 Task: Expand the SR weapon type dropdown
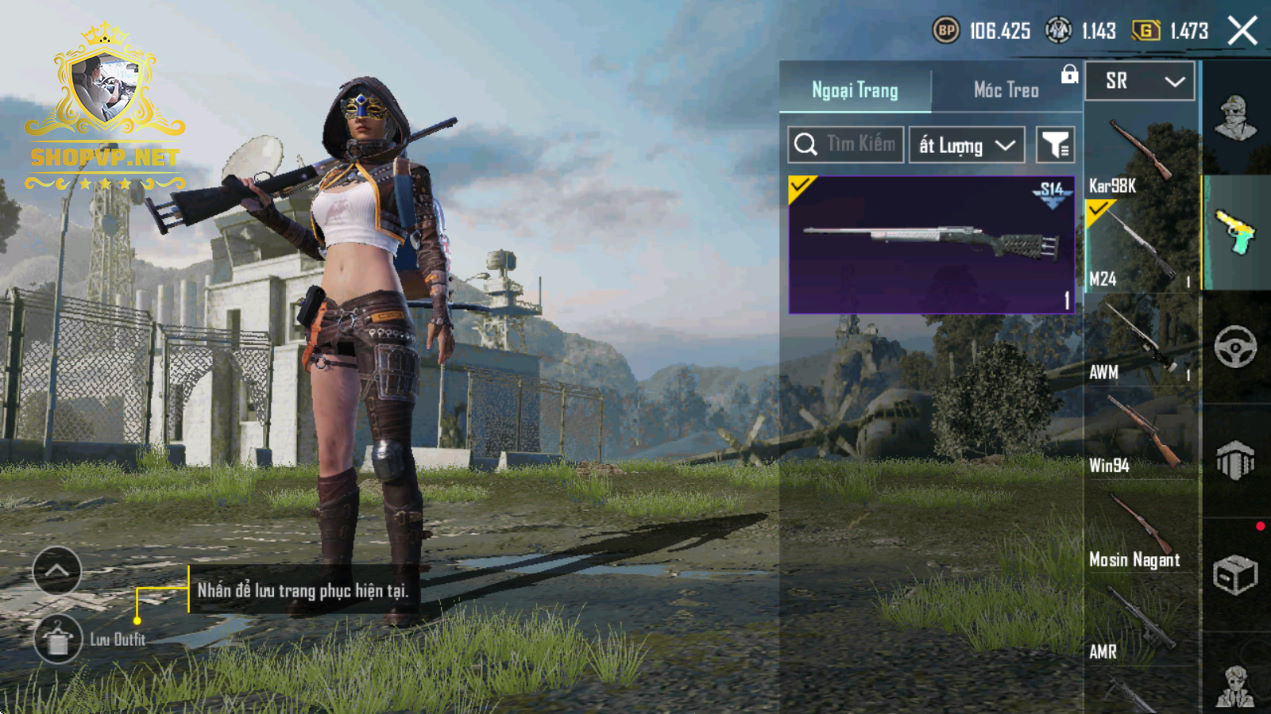click(1139, 82)
